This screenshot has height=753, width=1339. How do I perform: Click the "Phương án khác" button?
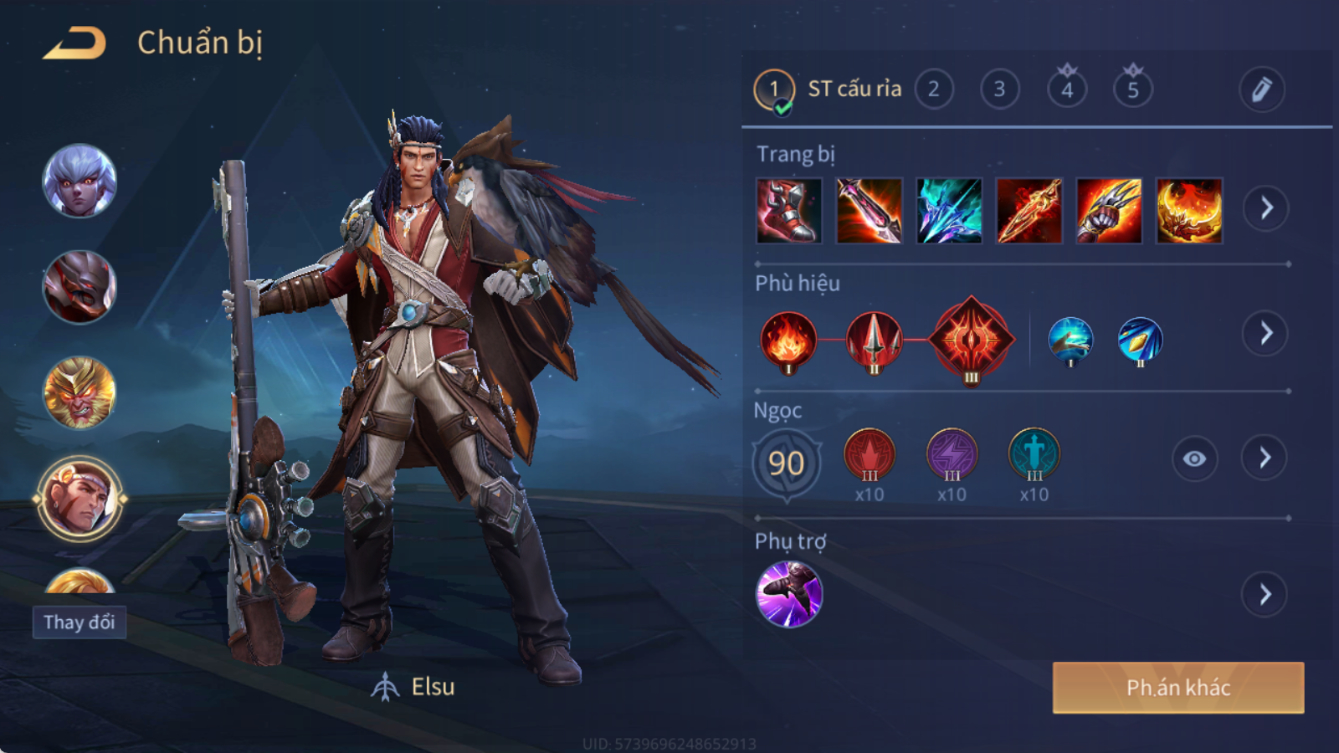1178,688
